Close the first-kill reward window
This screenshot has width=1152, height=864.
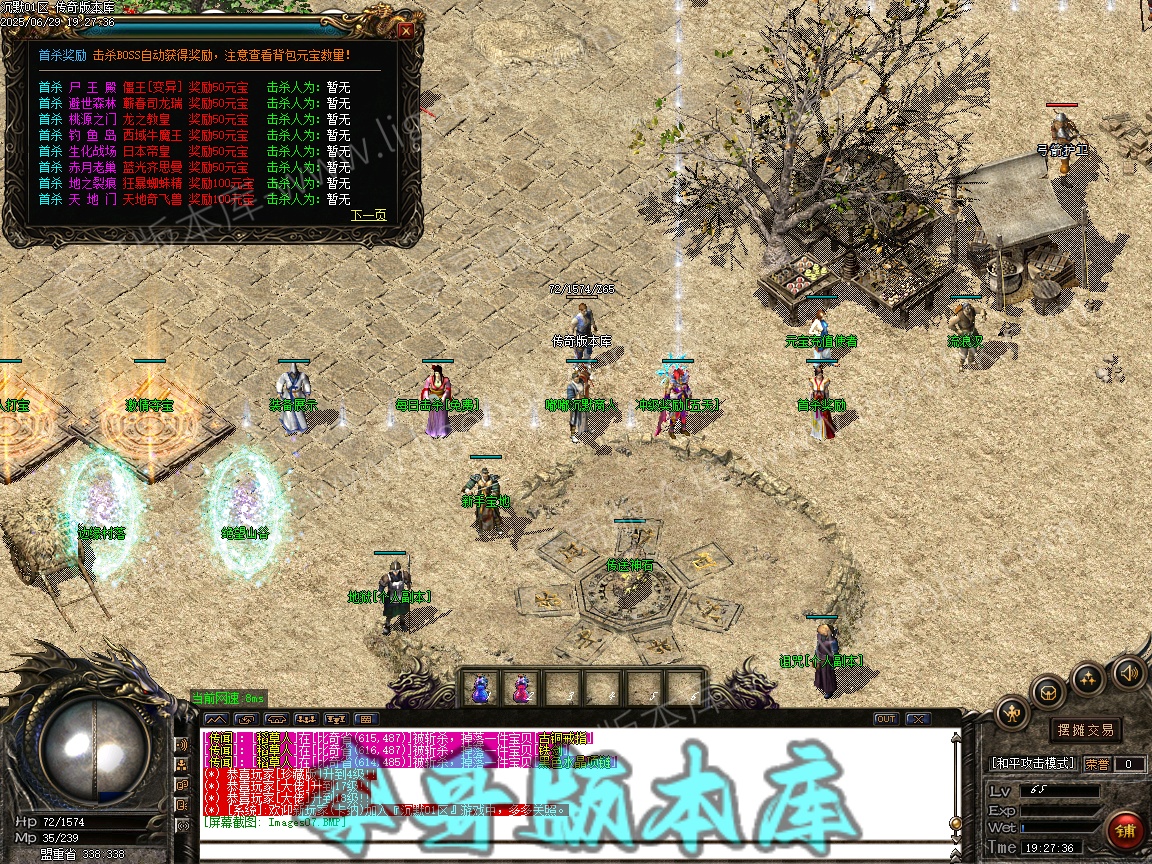coord(406,30)
